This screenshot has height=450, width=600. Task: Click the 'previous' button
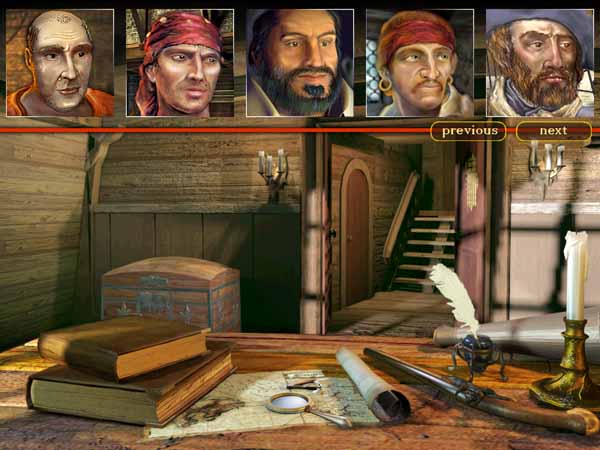(468, 131)
